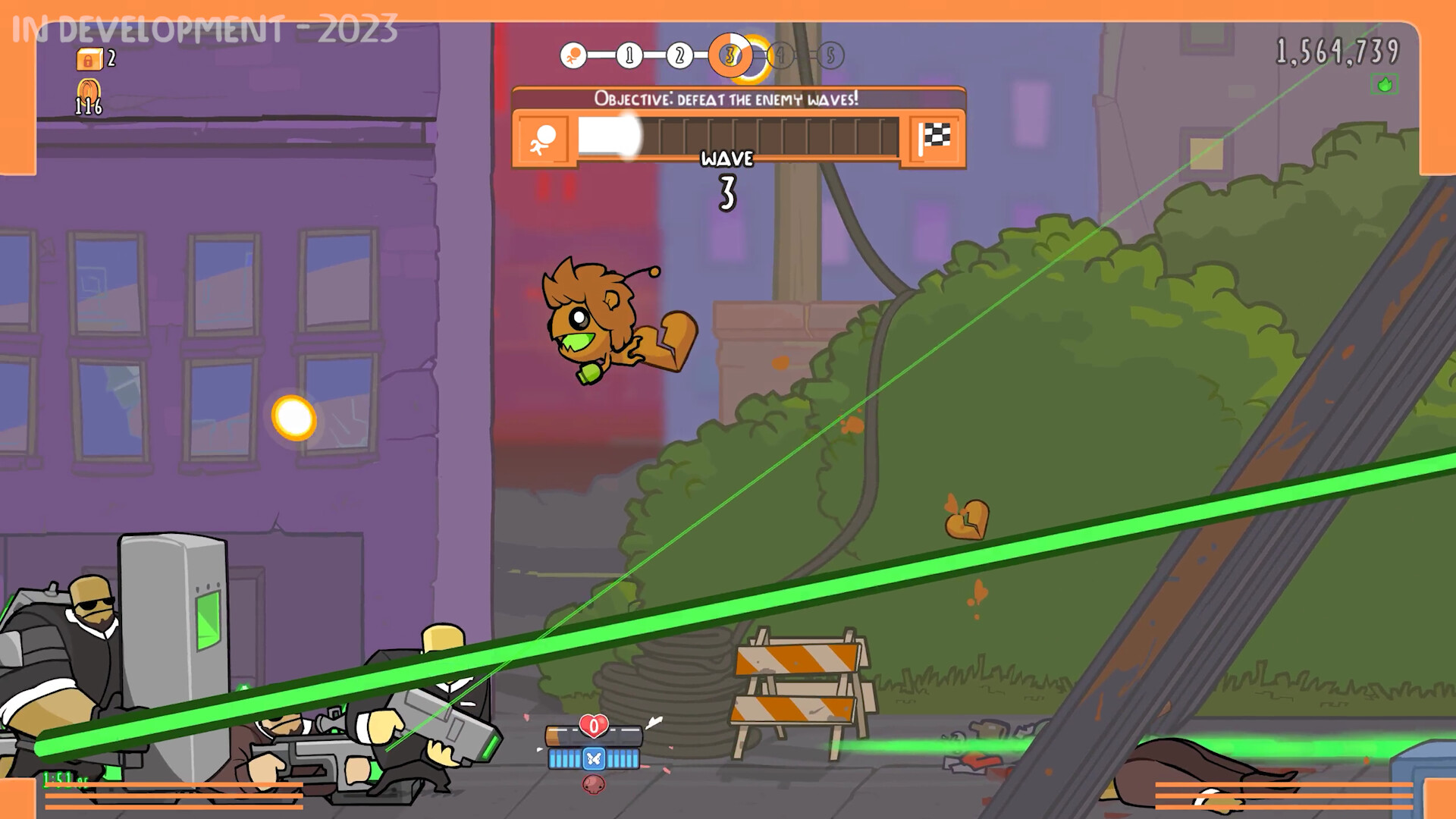Click the score 1,564,739 display
The image size is (1456, 819).
tap(1336, 52)
